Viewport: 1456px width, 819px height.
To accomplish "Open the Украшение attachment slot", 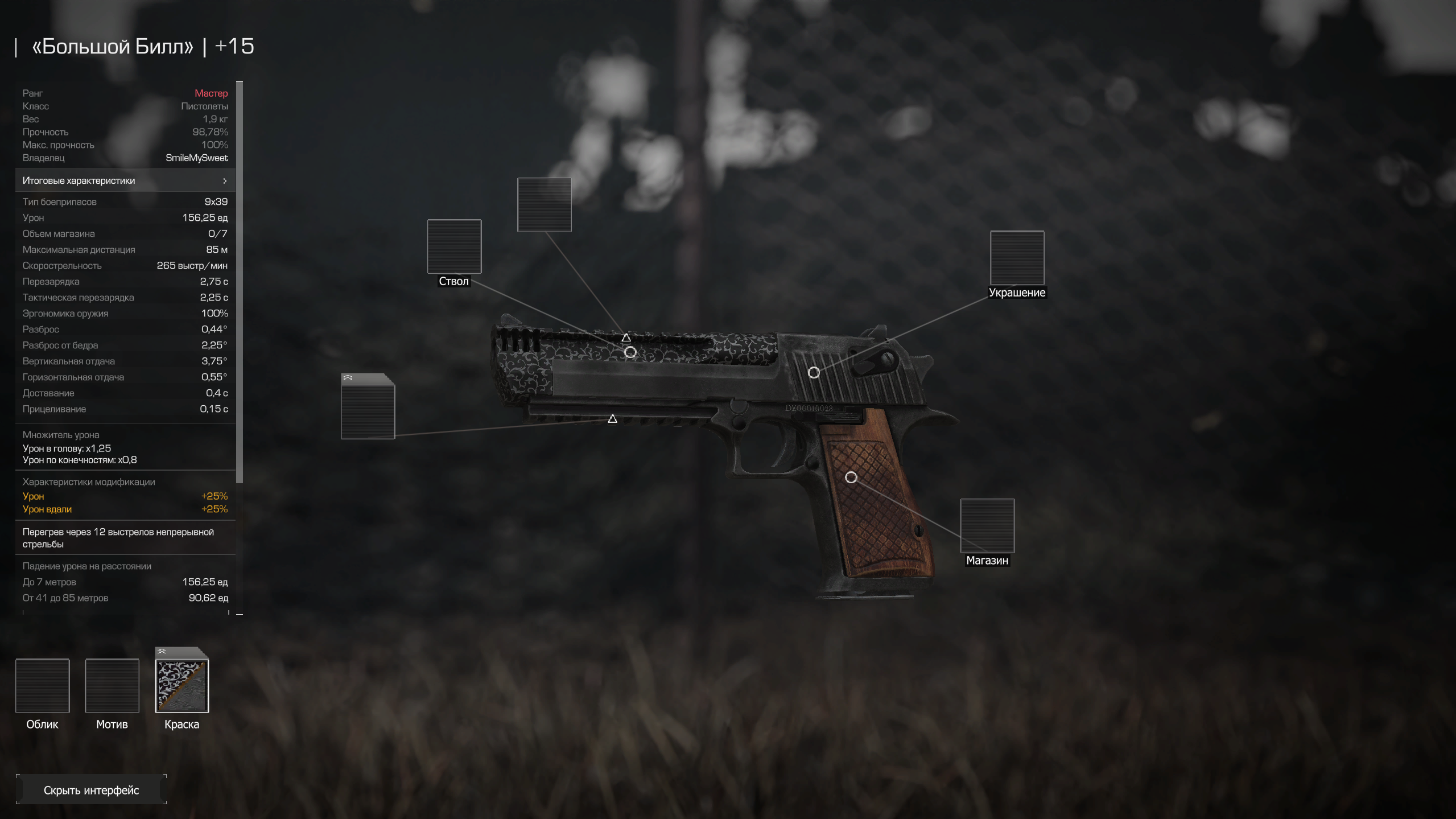I will click(1017, 258).
